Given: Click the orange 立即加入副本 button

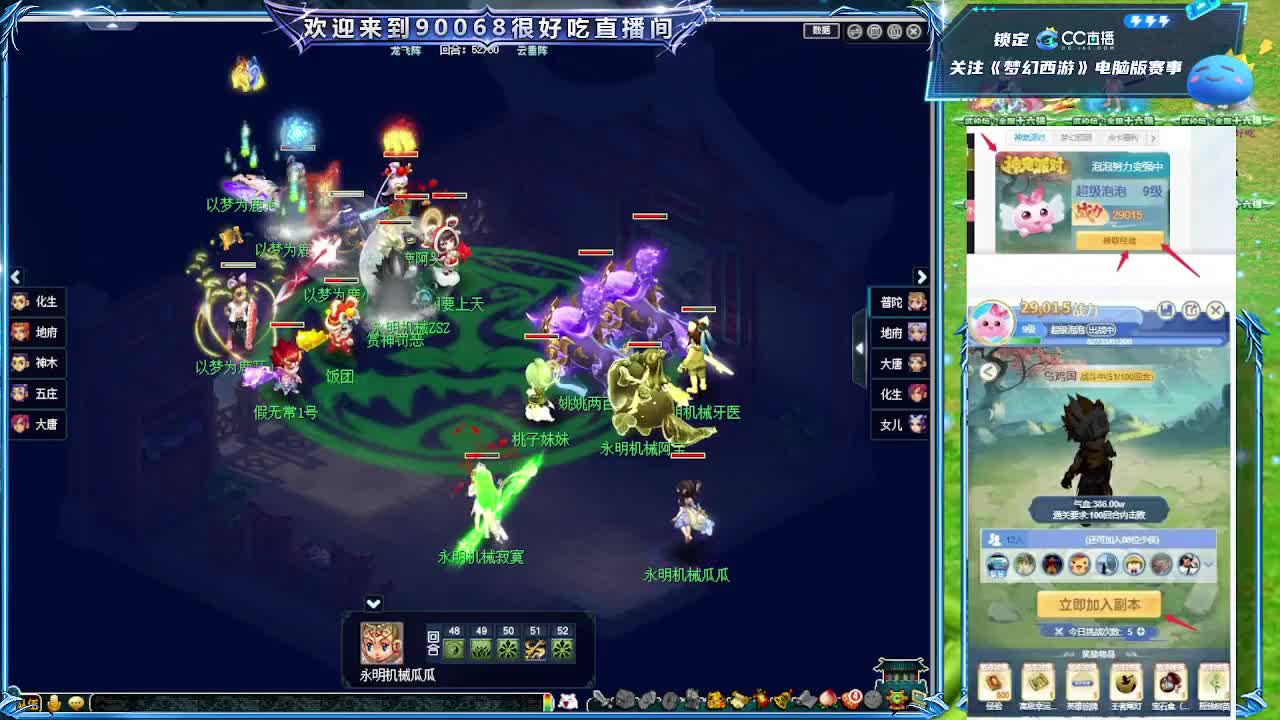Looking at the screenshot, I should [1100, 604].
